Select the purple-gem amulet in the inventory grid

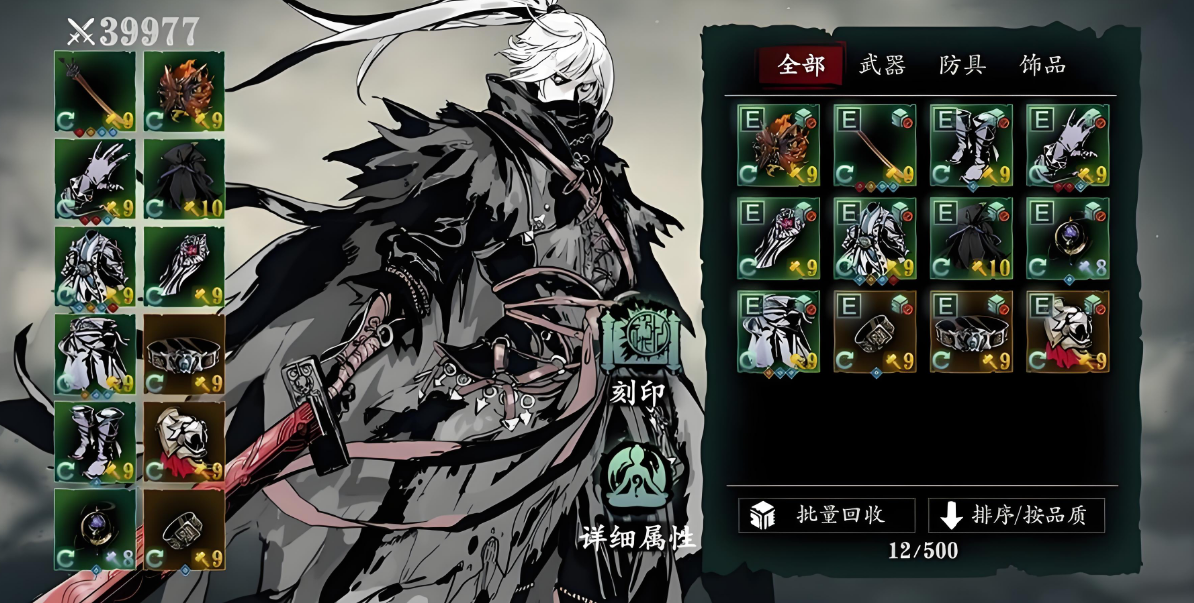[x=1067, y=239]
